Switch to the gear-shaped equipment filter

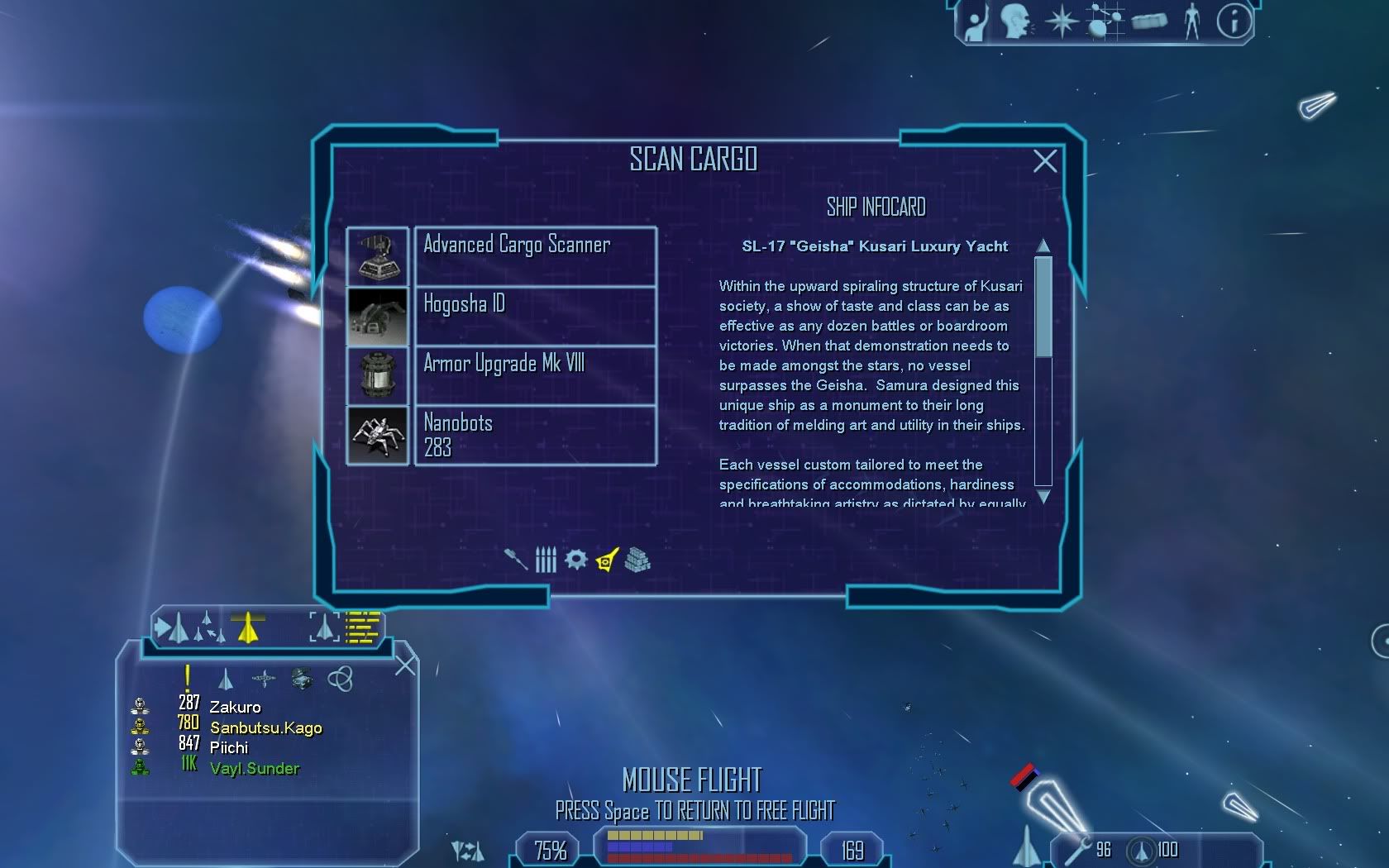click(x=576, y=560)
